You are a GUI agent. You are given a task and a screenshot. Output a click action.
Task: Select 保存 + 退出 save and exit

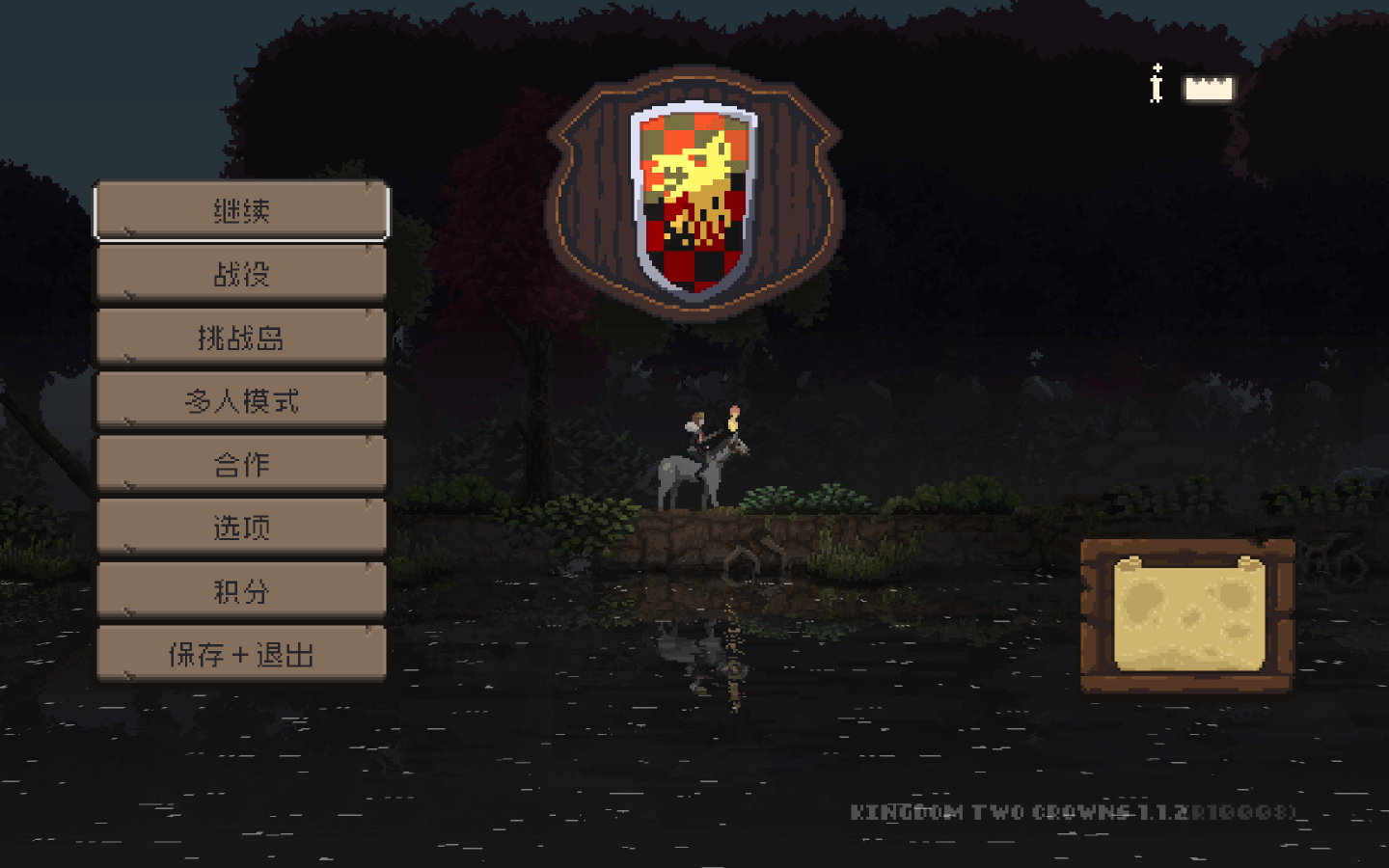[241, 655]
